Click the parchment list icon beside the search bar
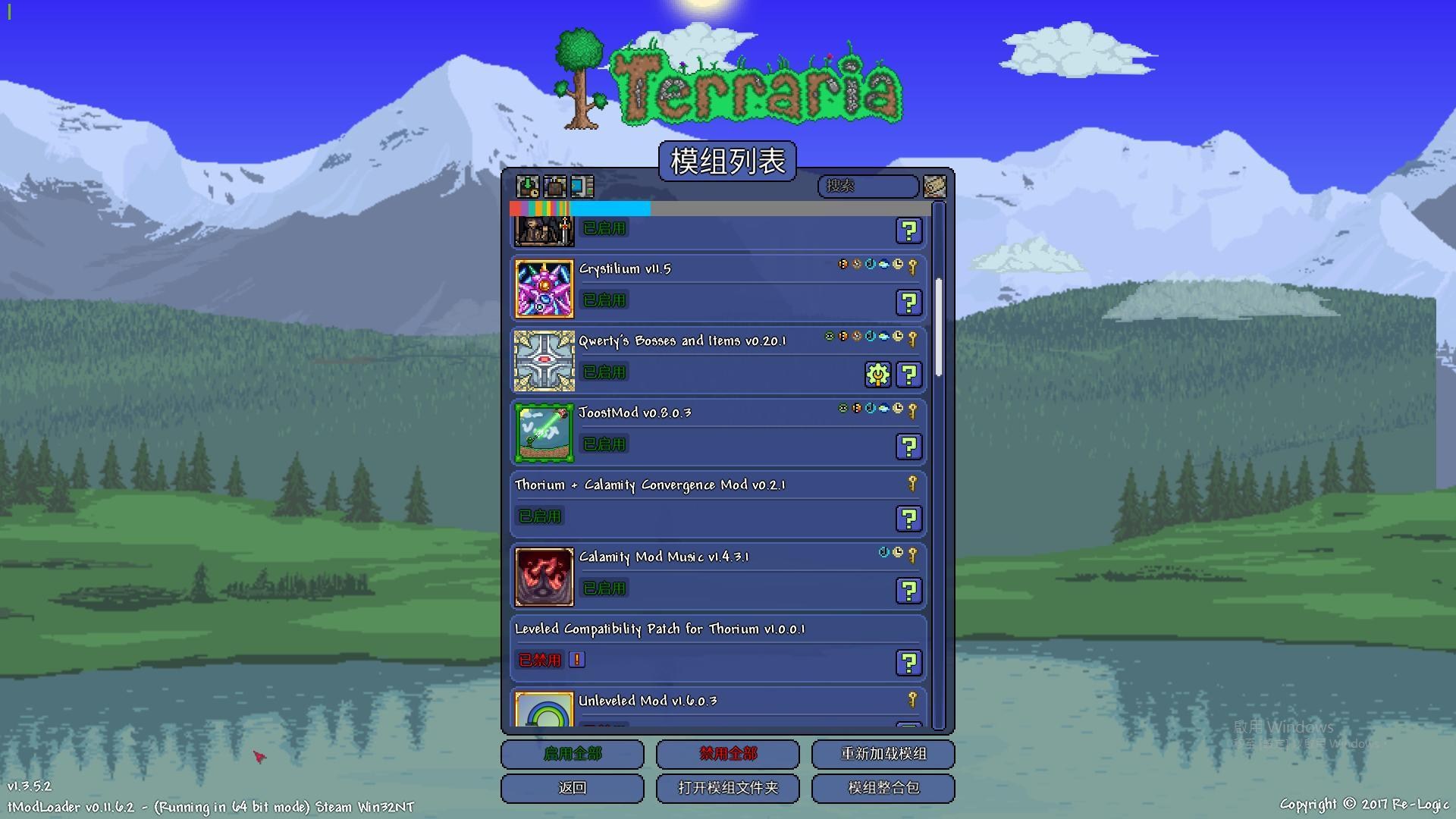 click(935, 187)
